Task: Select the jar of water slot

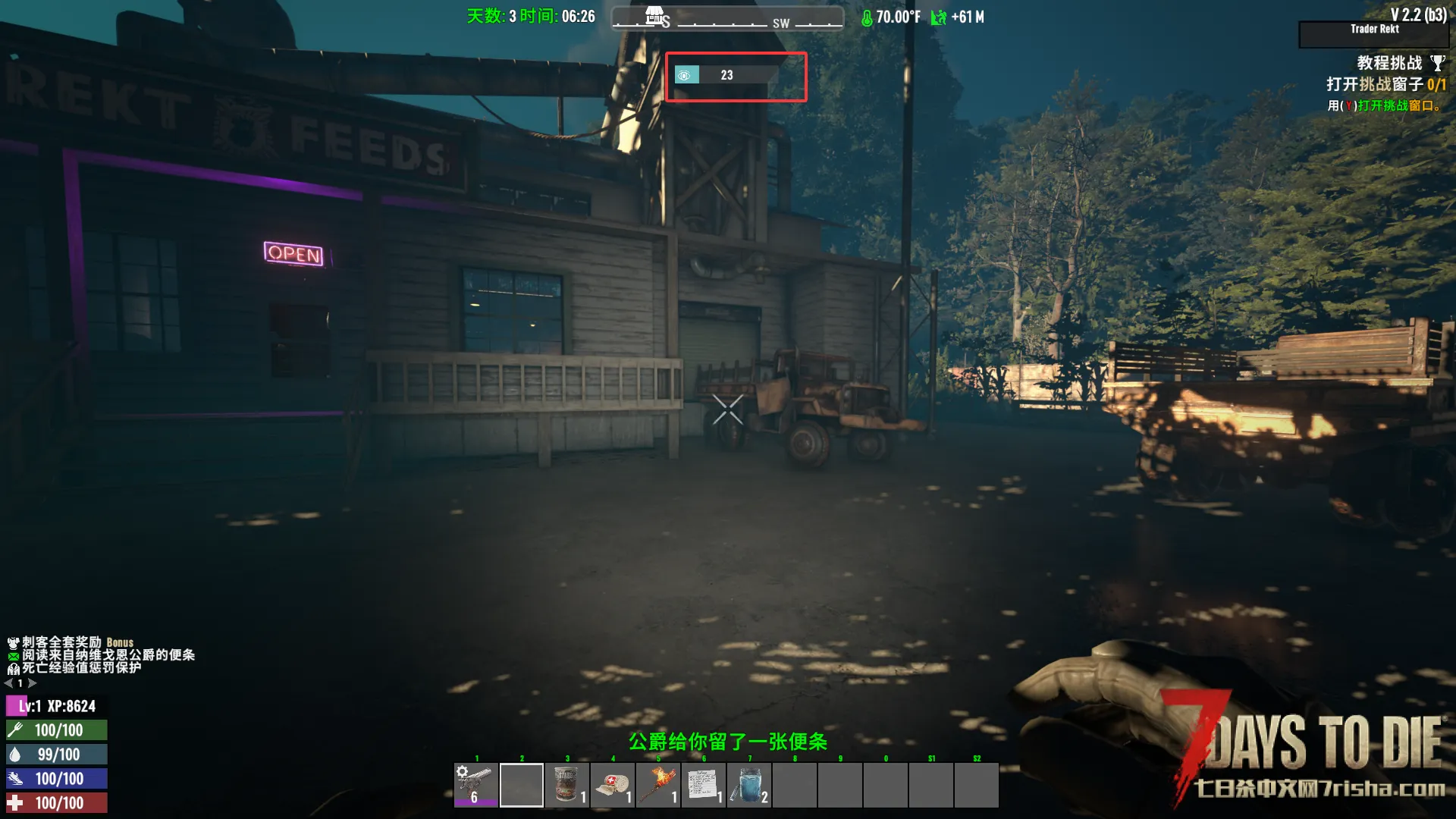Action: (749, 785)
